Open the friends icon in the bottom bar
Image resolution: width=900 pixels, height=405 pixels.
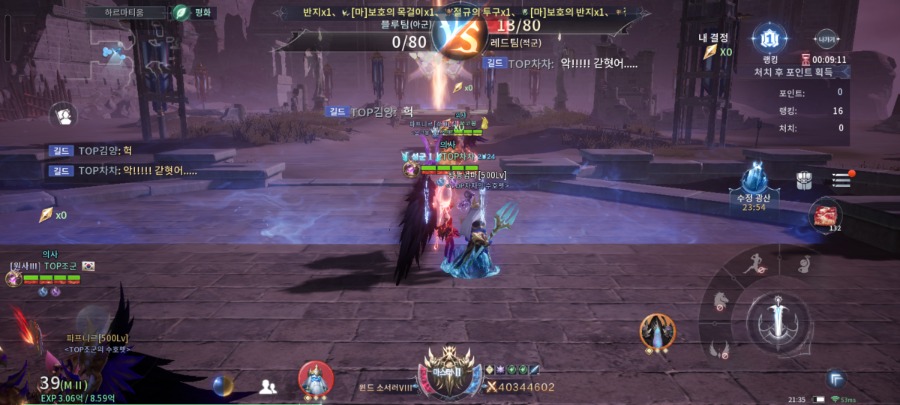(x=268, y=387)
